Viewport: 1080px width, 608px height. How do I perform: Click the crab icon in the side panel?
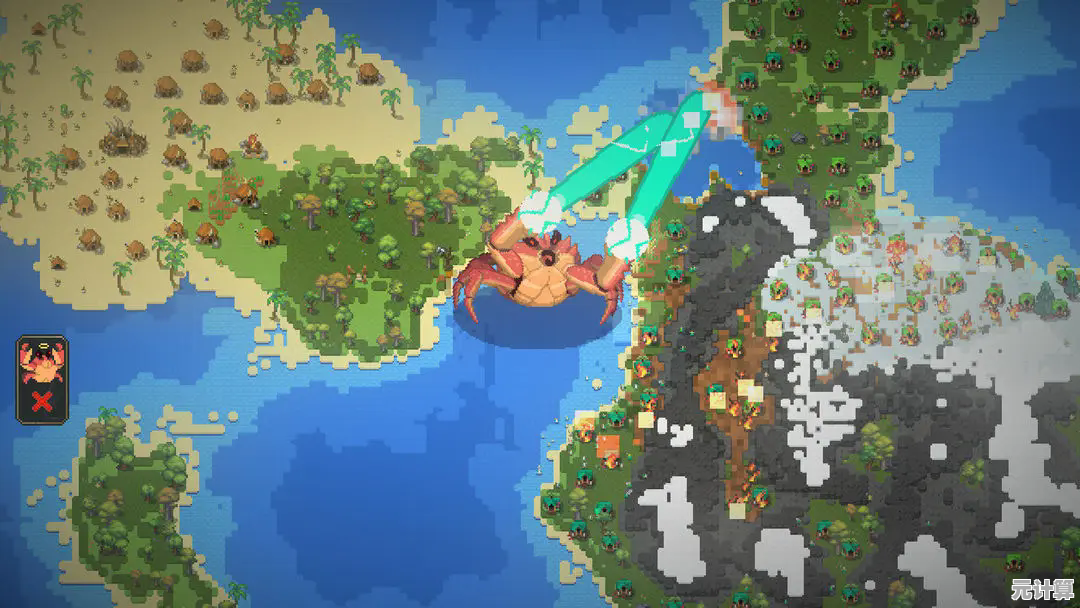point(43,361)
